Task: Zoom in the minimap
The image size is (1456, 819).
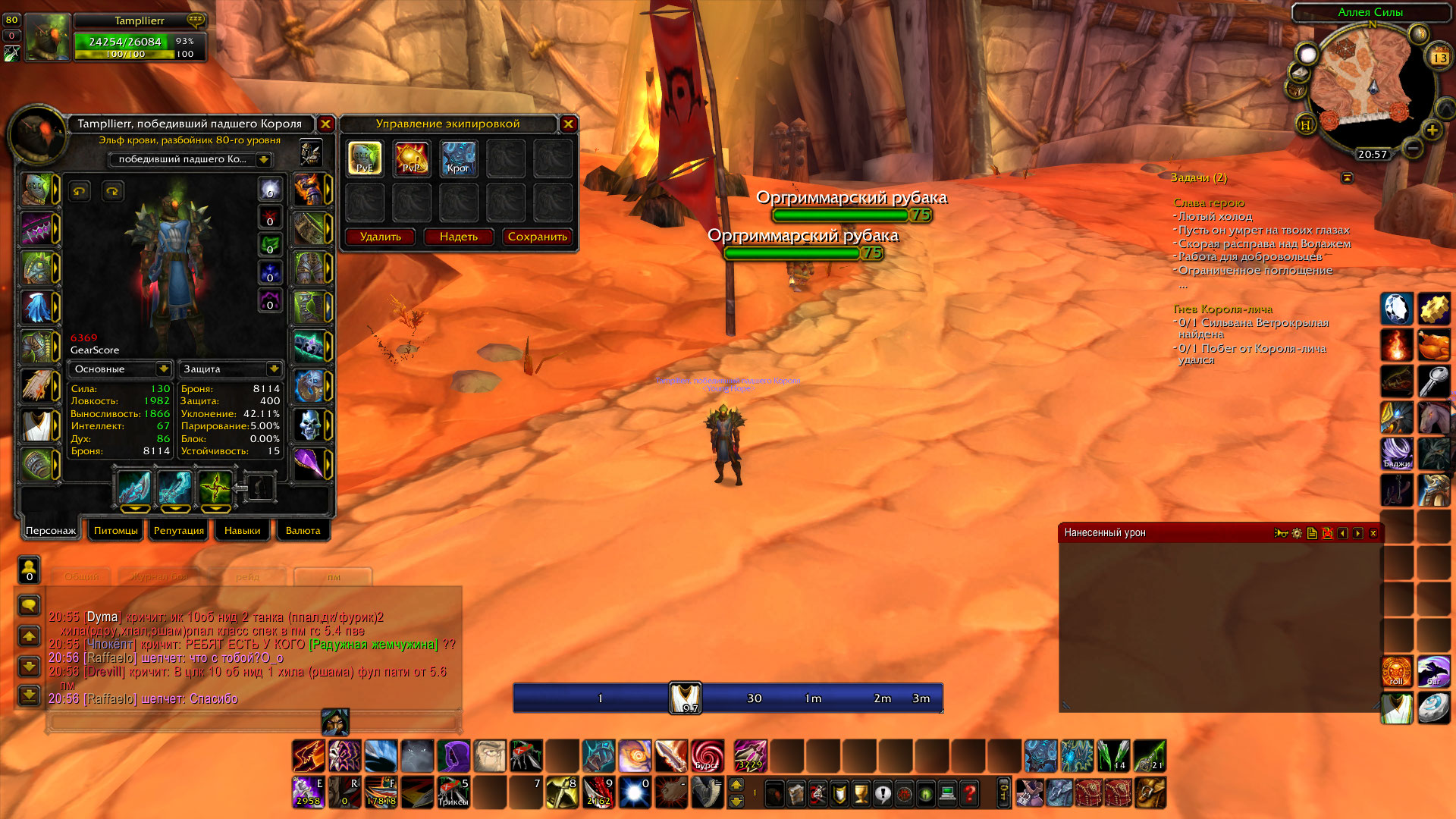Action: (1432, 130)
